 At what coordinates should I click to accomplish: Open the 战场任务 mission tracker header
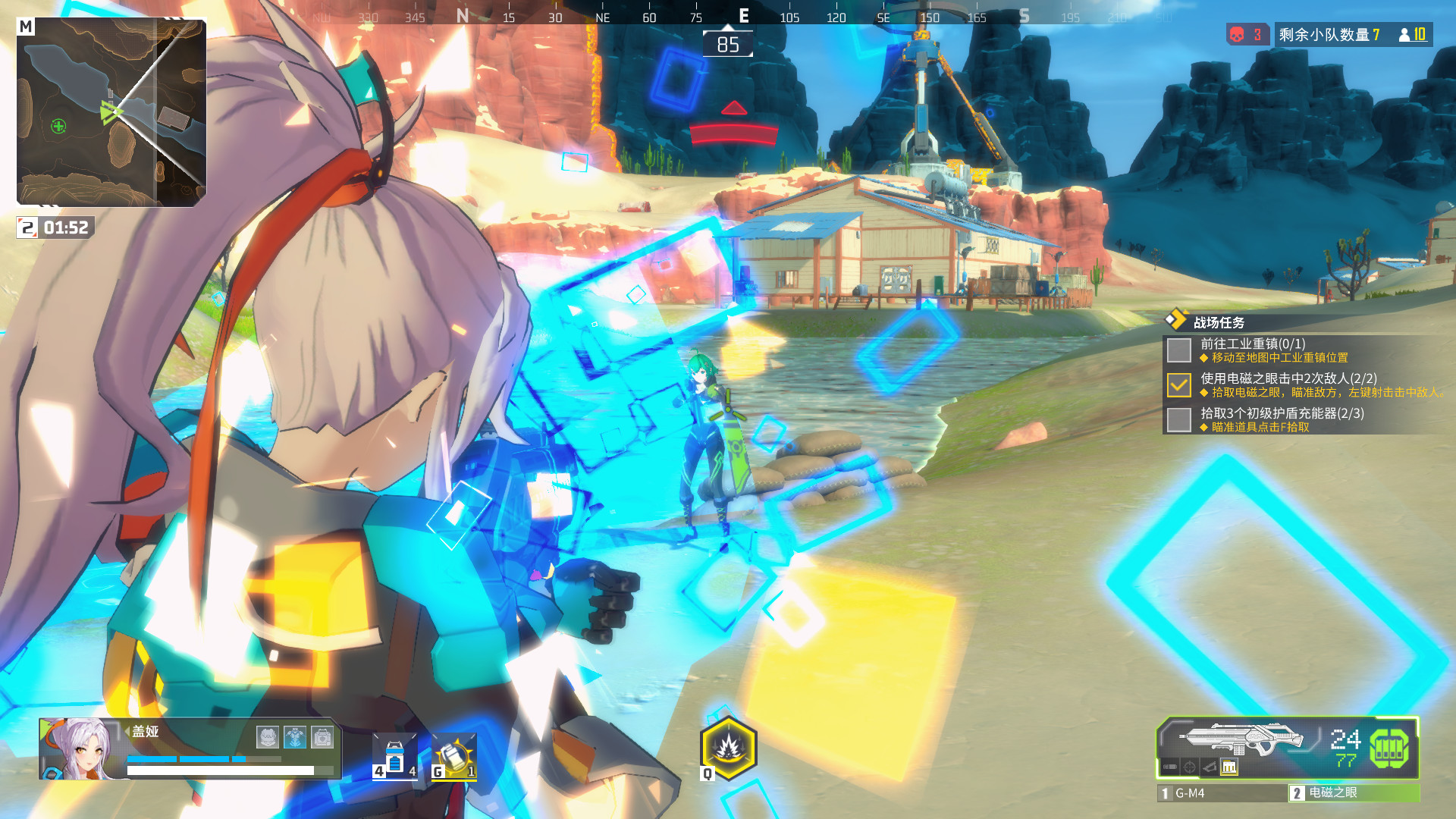point(1219,322)
